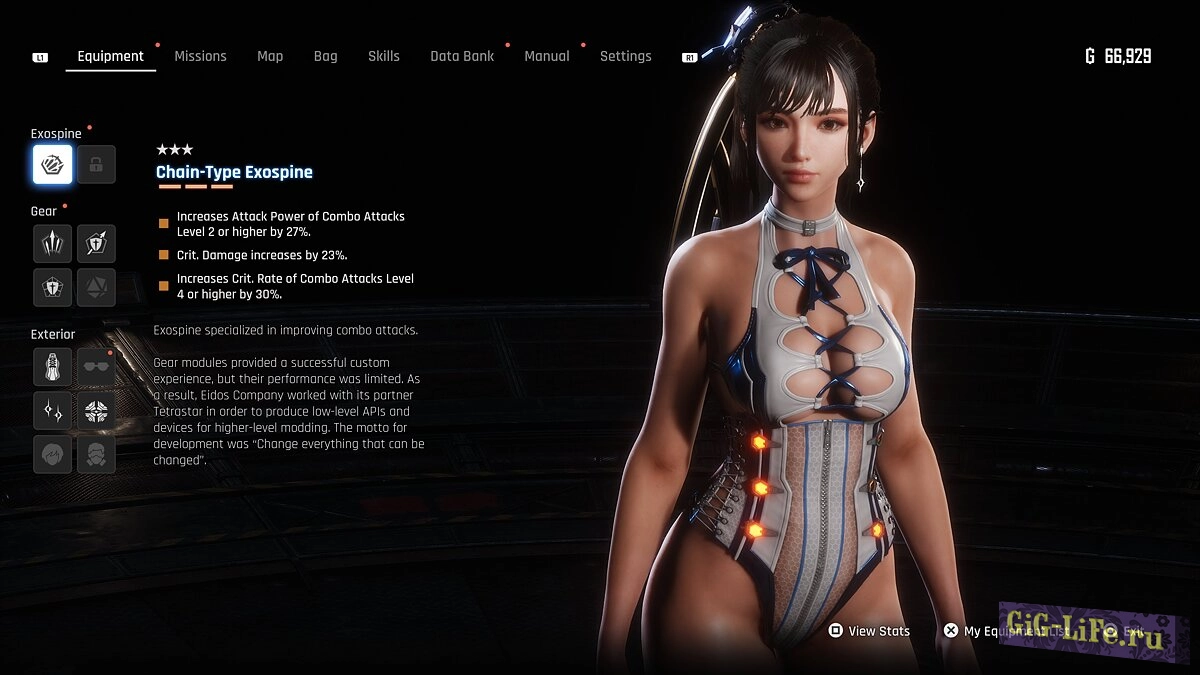Select the sunglasses exterior slot
The image size is (1200, 675).
(96, 366)
